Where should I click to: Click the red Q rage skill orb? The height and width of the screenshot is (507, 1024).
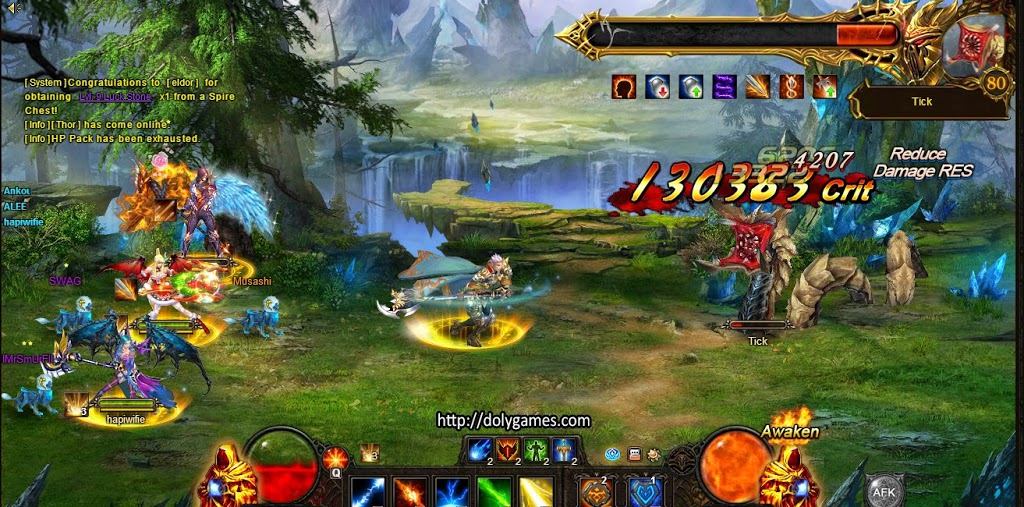pos(335,459)
